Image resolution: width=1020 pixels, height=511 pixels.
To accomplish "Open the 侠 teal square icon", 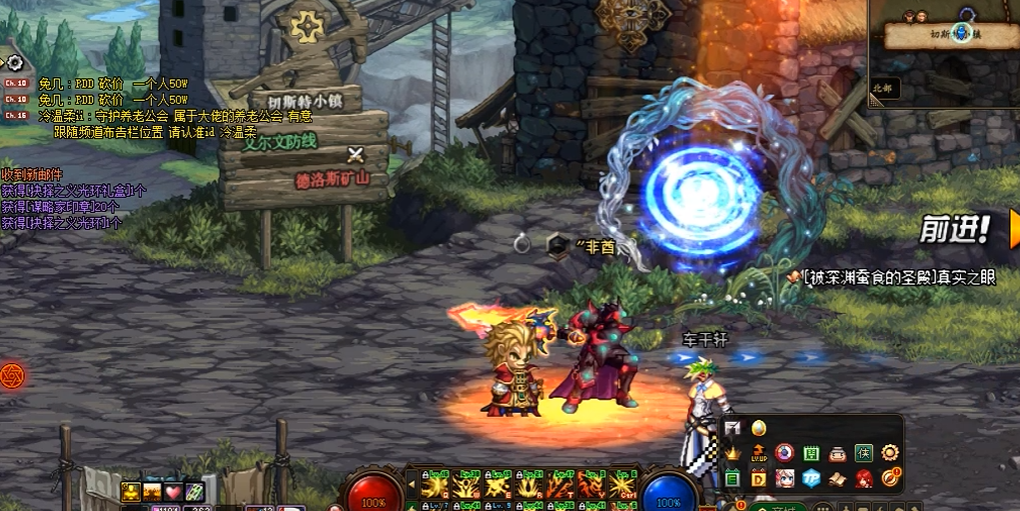I will coord(863,453).
